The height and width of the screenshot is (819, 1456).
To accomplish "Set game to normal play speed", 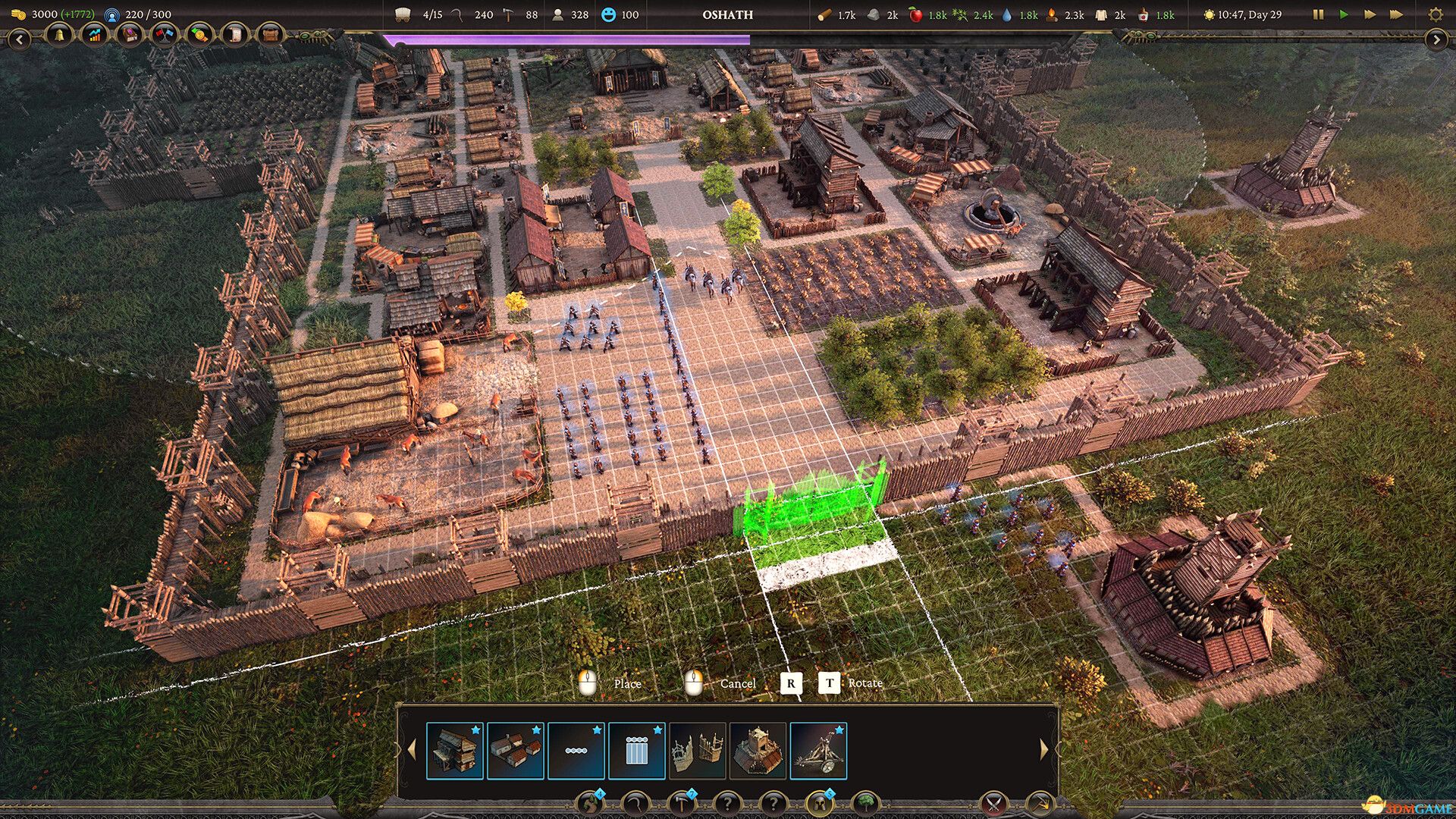I will [1344, 14].
